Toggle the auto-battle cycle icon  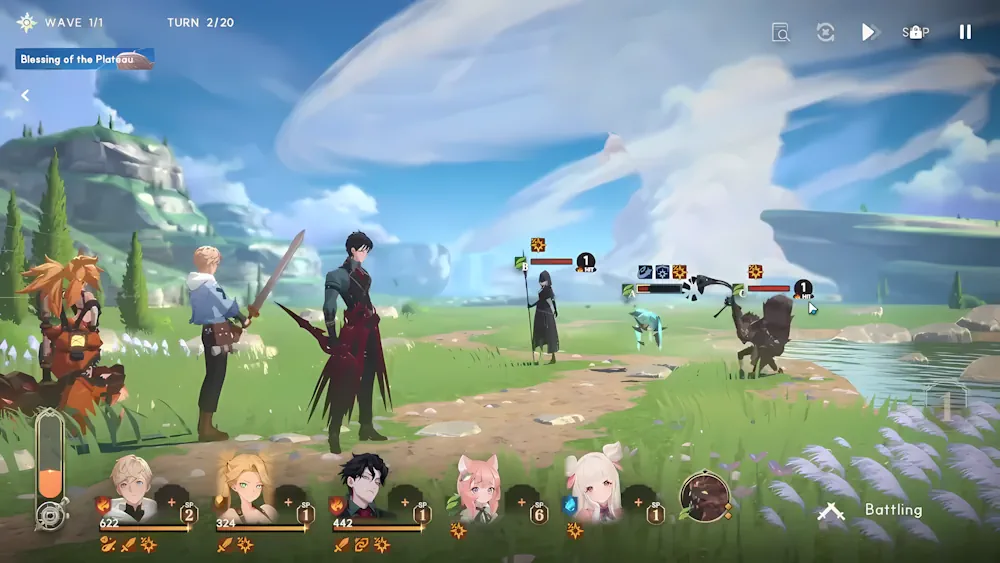tap(825, 32)
